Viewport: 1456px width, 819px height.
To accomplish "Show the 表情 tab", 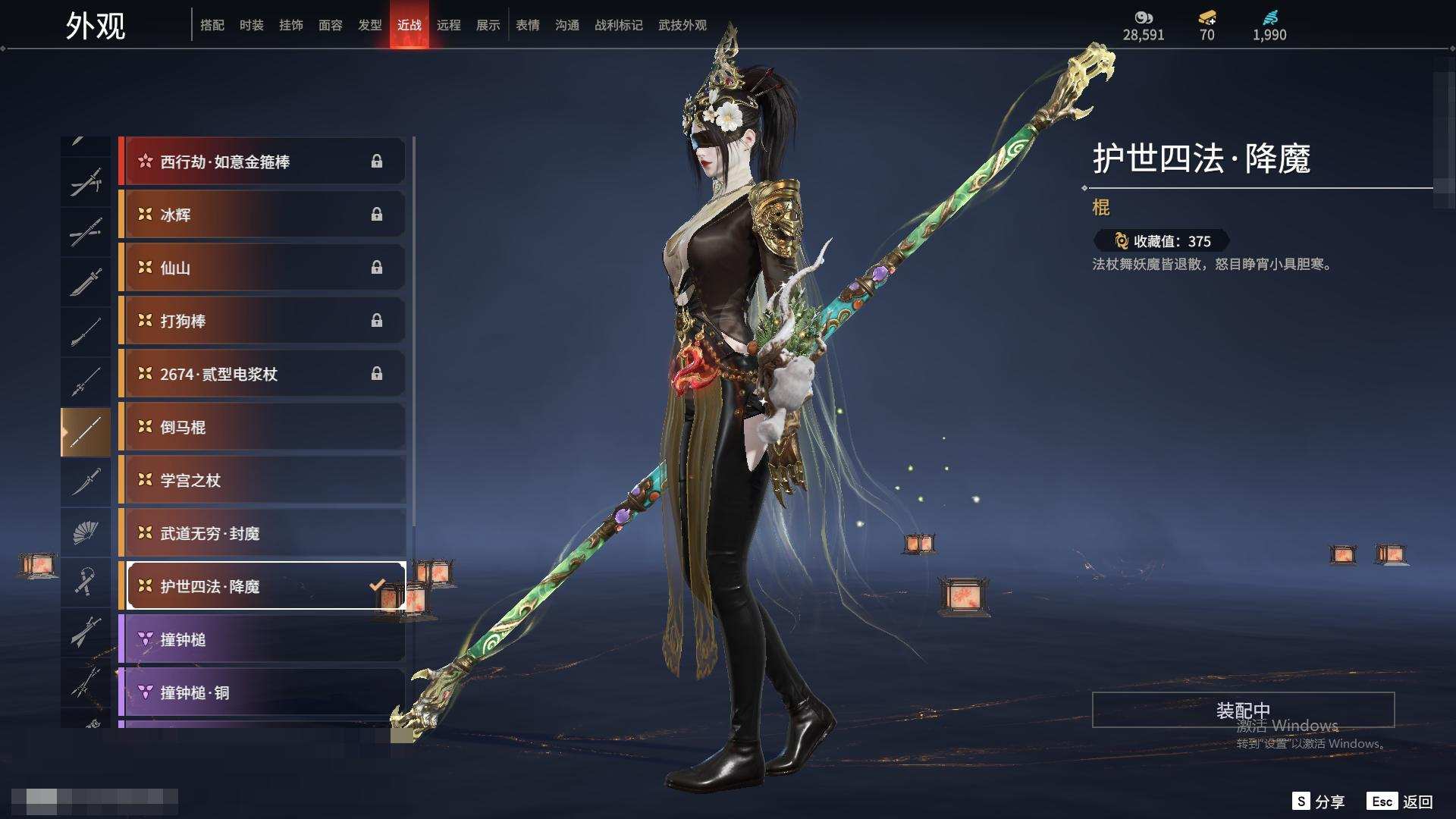I will (x=528, y=25).
